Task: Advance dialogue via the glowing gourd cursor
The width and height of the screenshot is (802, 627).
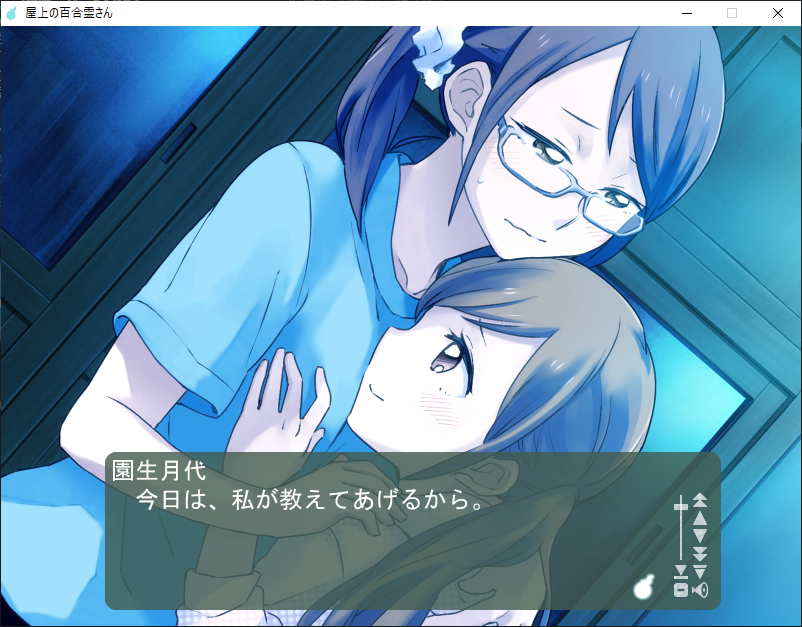Action: pyautogui.click(x=643, y=587)
